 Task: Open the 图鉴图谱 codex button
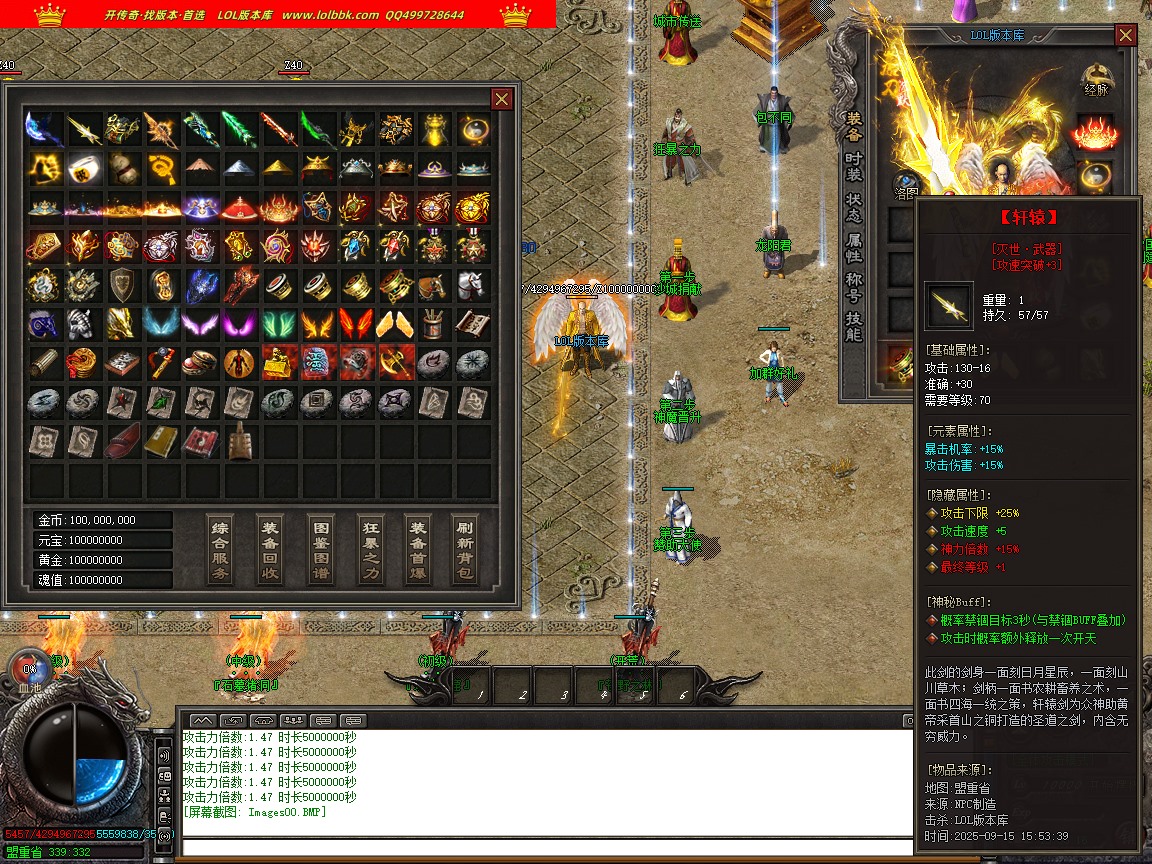[321, 551]
